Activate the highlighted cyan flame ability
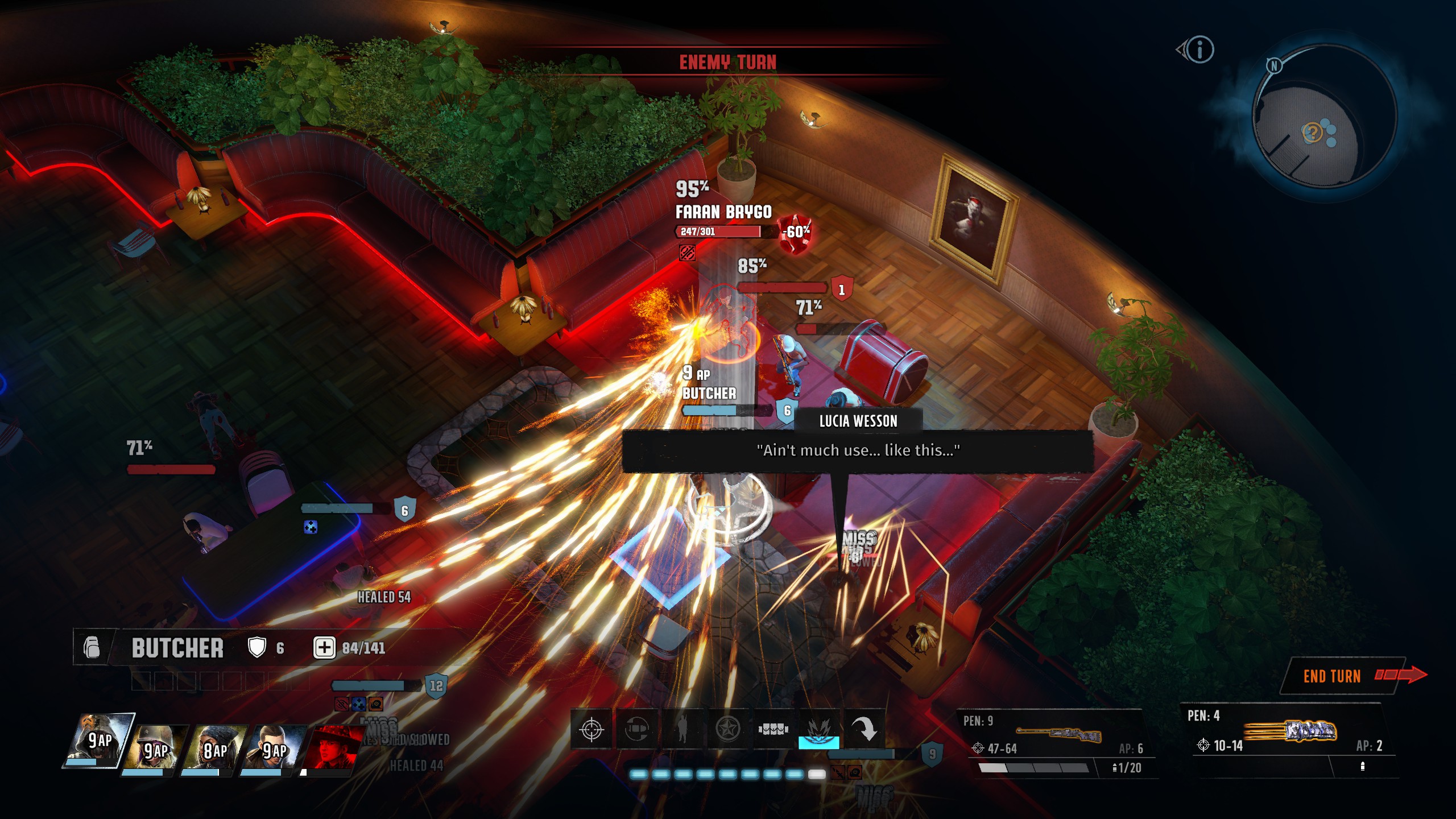Image resolution: width=1456 pixels, height=819 pixels. pyautogui.click(x=818, y=729)
